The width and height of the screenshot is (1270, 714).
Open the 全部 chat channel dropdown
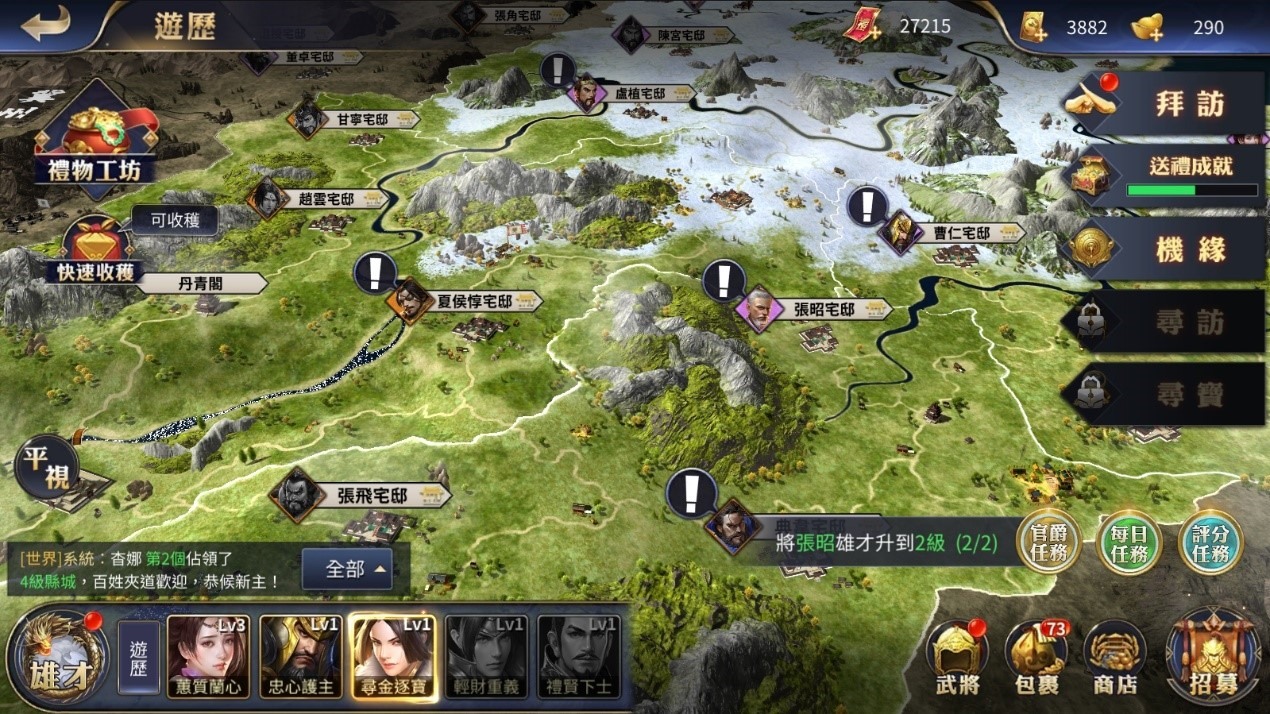(x=357, y=570)
